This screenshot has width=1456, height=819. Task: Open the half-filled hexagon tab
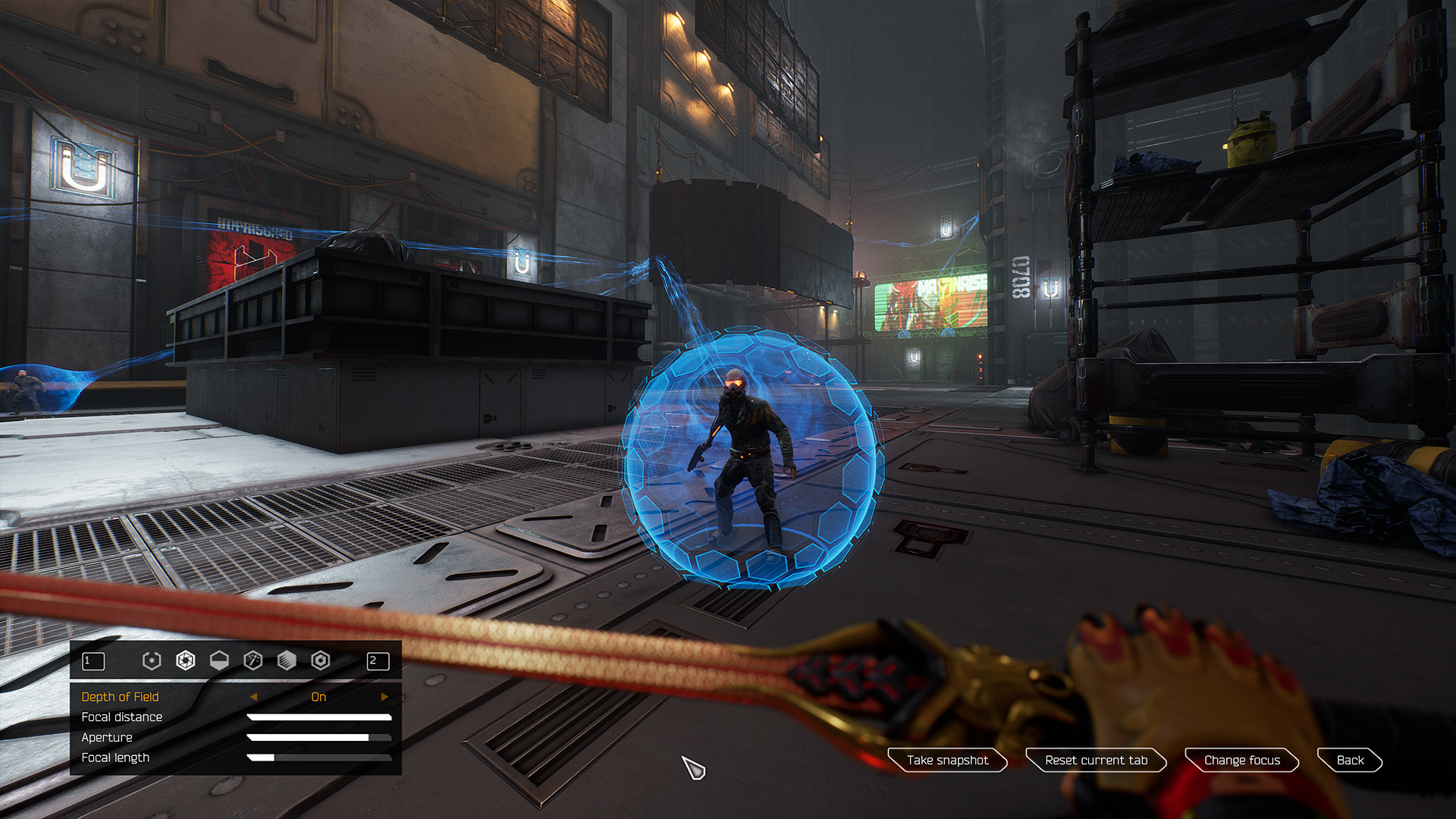point(219,661)
